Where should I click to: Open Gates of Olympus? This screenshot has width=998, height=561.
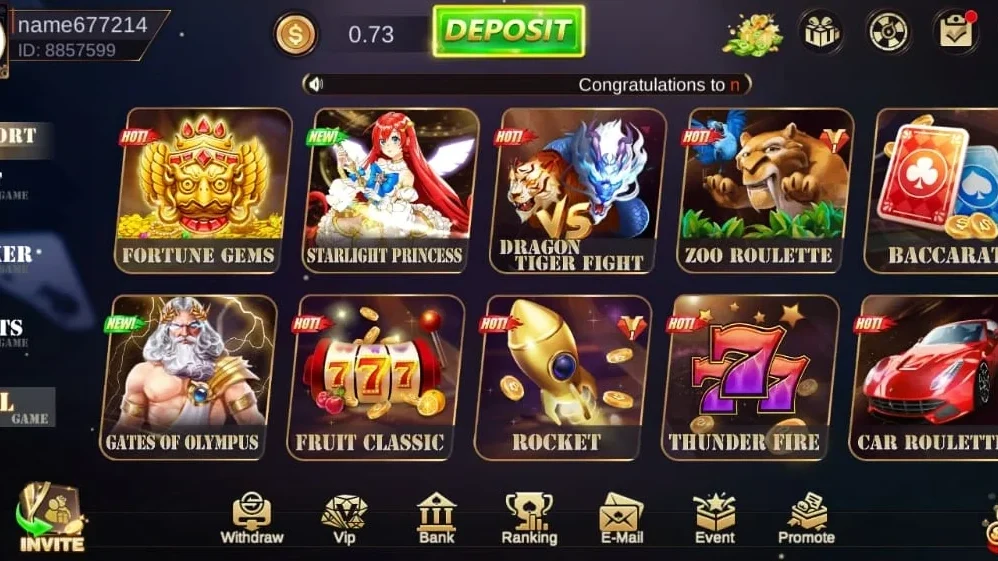(x=186, y=377)
